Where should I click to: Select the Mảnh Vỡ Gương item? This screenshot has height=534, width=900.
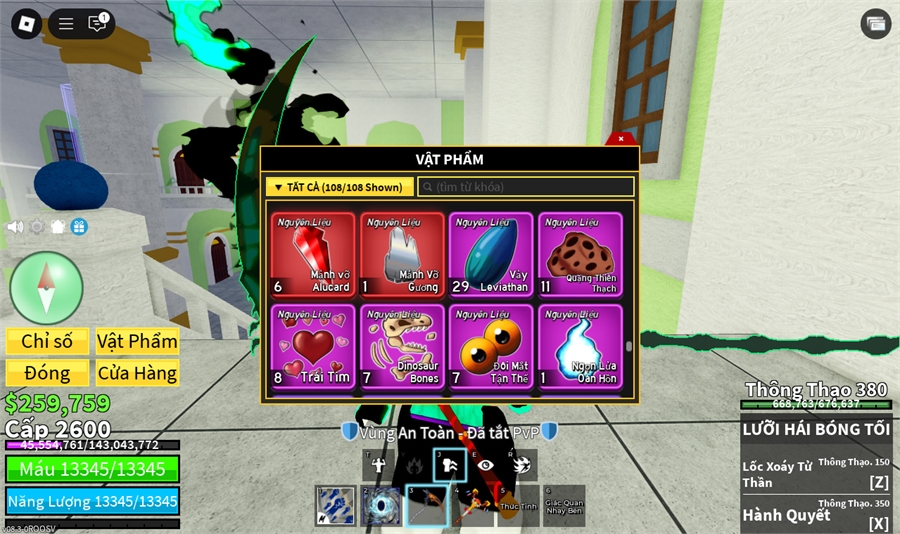coord(402,254)
